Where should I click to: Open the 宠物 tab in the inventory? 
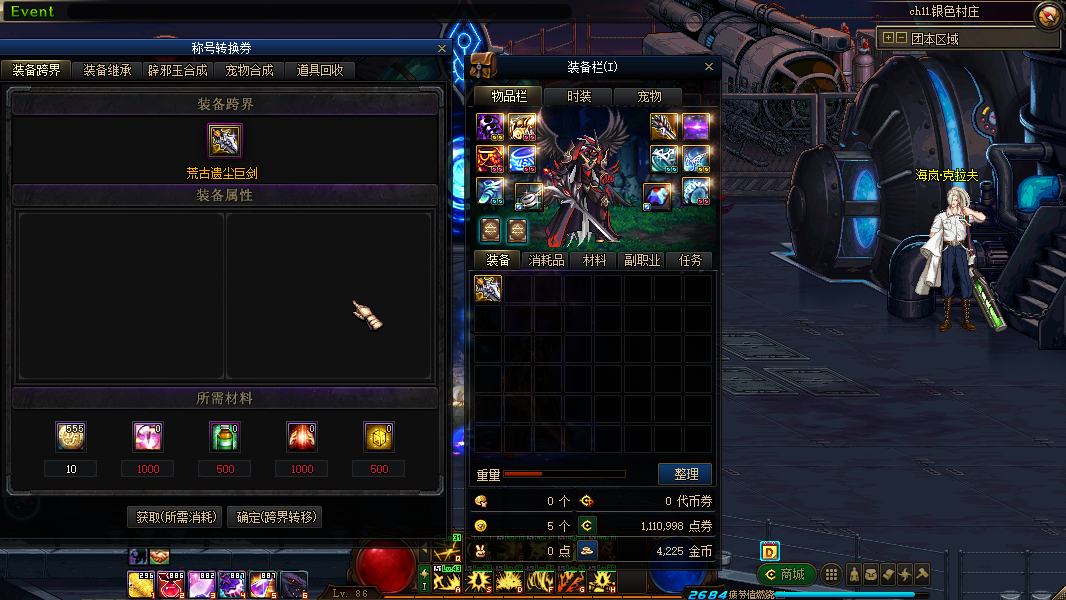coord(650,96)
